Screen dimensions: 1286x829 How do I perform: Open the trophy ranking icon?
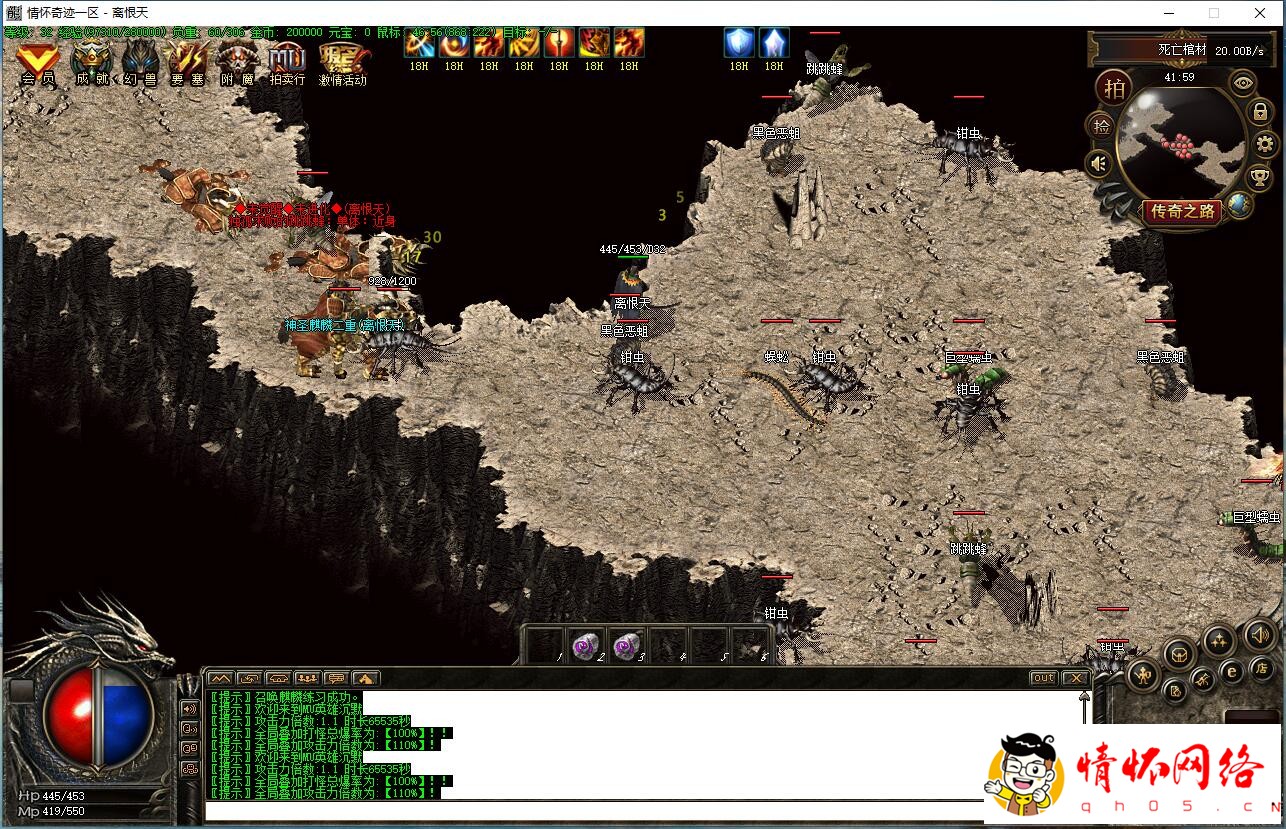(x=1261, y=178)
